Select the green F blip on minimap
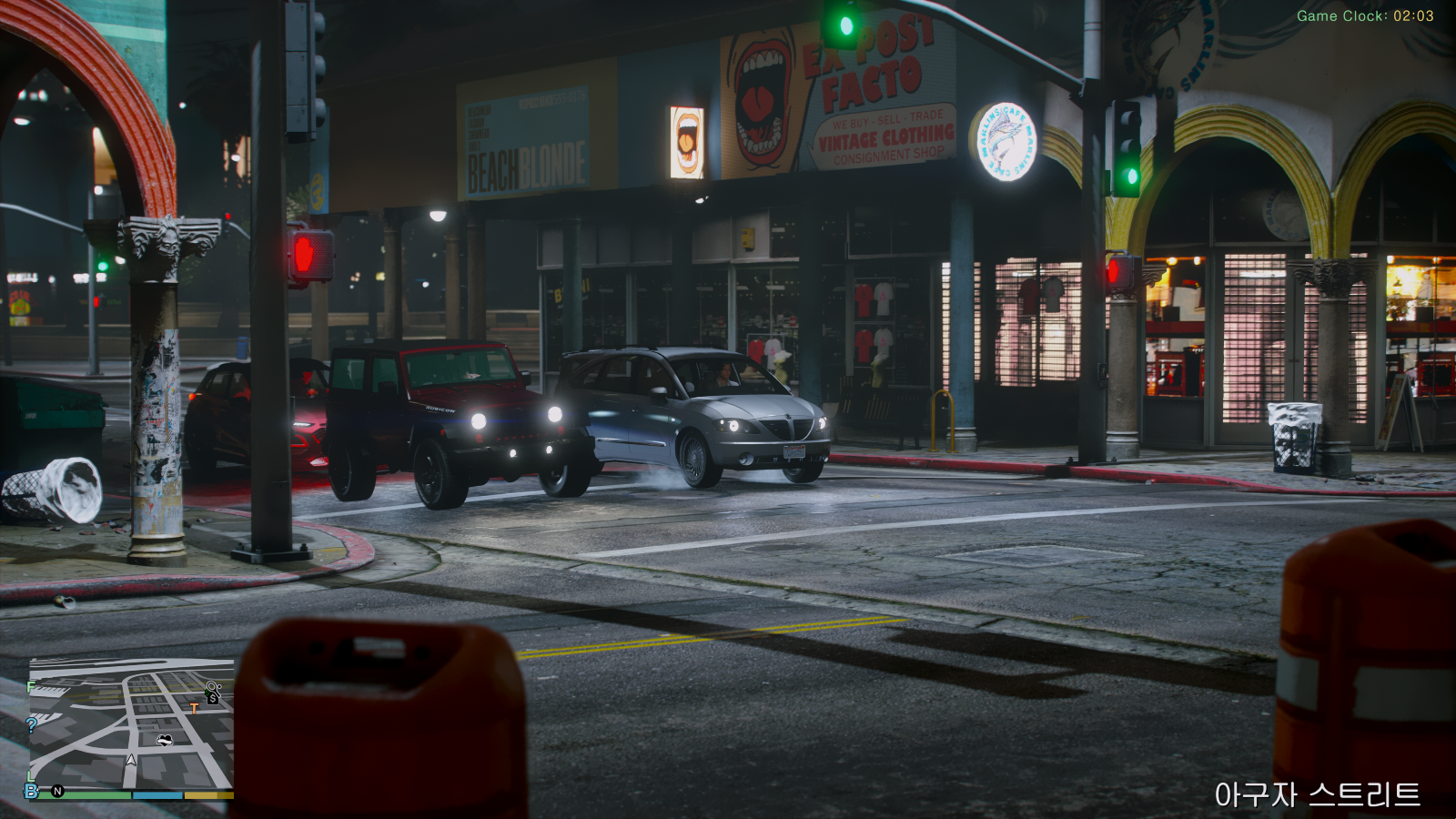The image size is (1456, 819). (32, 686)
